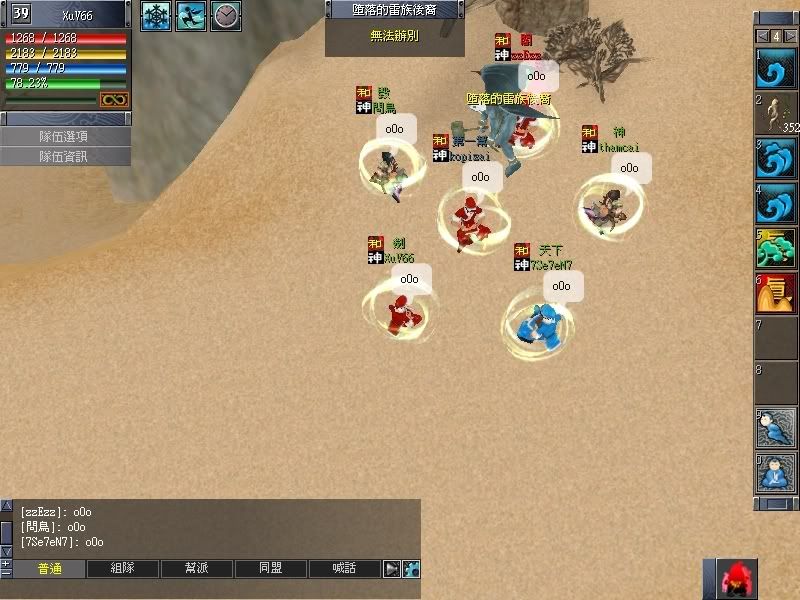Screen dimensions: 800x600
Task: Use the consumable item showing 352 count
Action: point(777,113)
